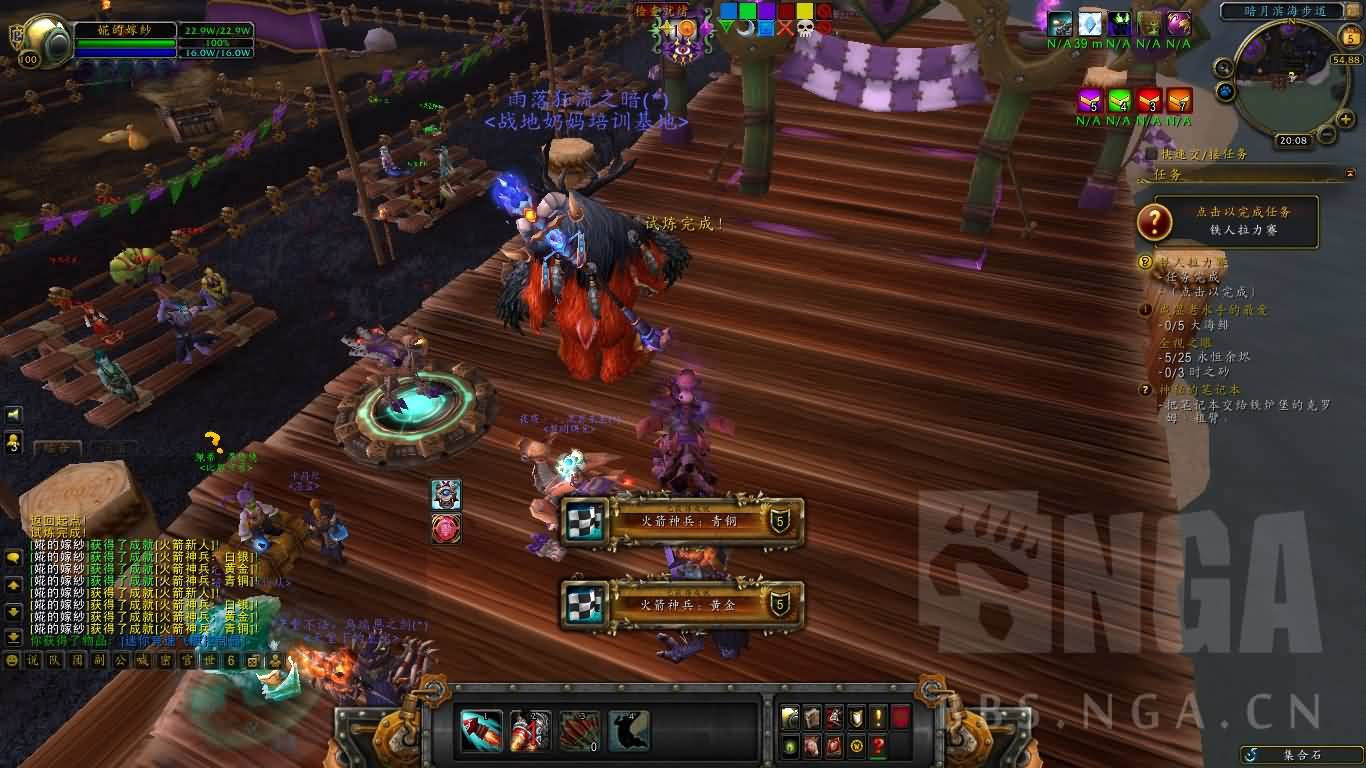
Task: Toggle the 快速交/接任务 checkbox
Action: pyautogui.click(x=1153, y=154)
